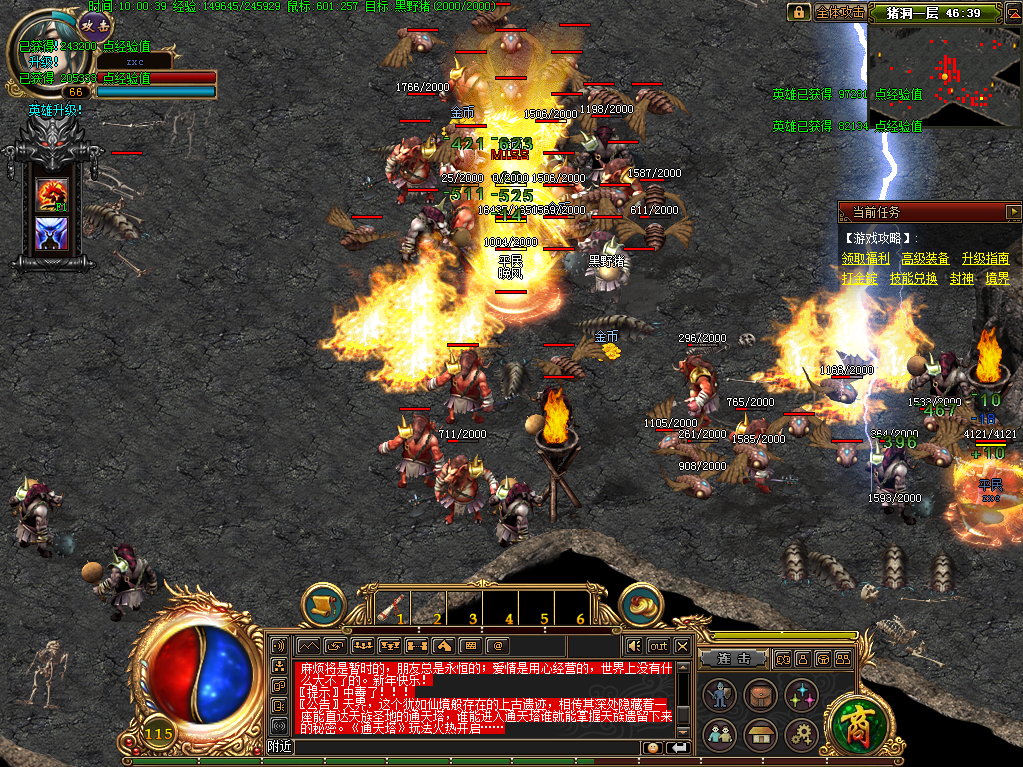This screenshot has height=767, width=1023.
Task: Click the 全体攻击 attack mode button
Action: click(840, 12)
